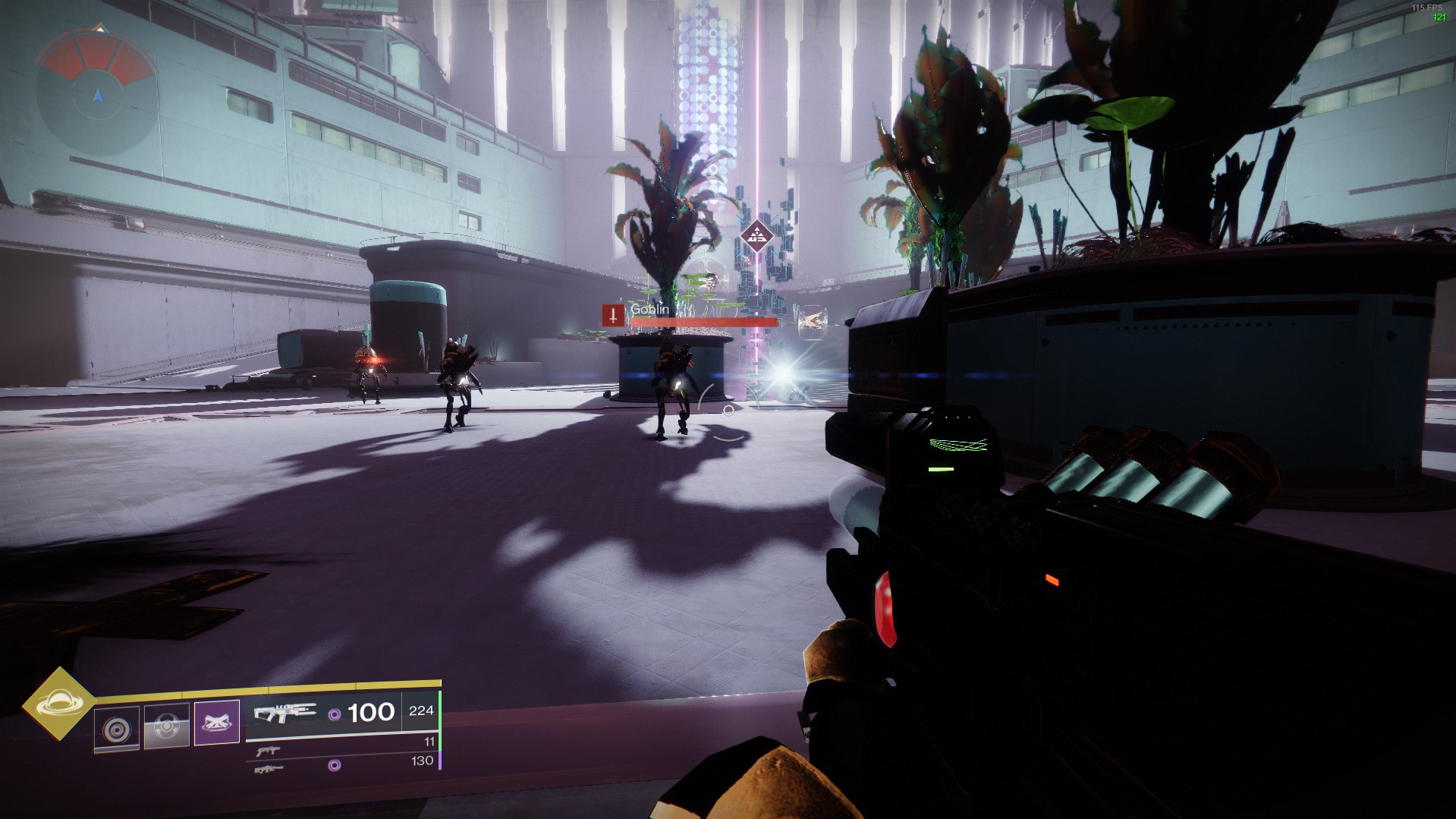Trigger the purple class ability icon
Viewport: 1456px width, 819px height.
[x=217, y=722]
